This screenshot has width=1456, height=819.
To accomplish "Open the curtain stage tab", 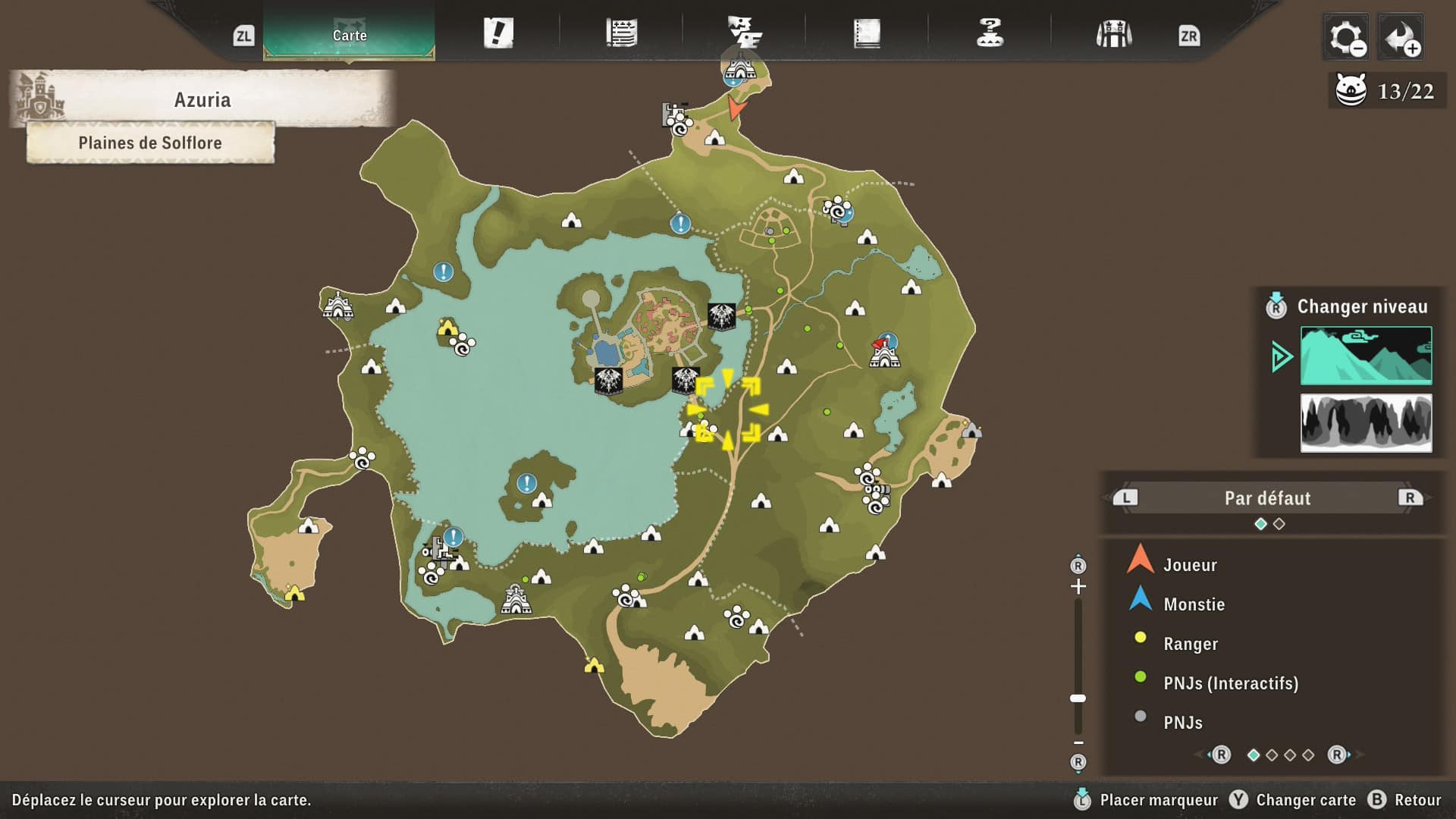I will click(1113, 34).
